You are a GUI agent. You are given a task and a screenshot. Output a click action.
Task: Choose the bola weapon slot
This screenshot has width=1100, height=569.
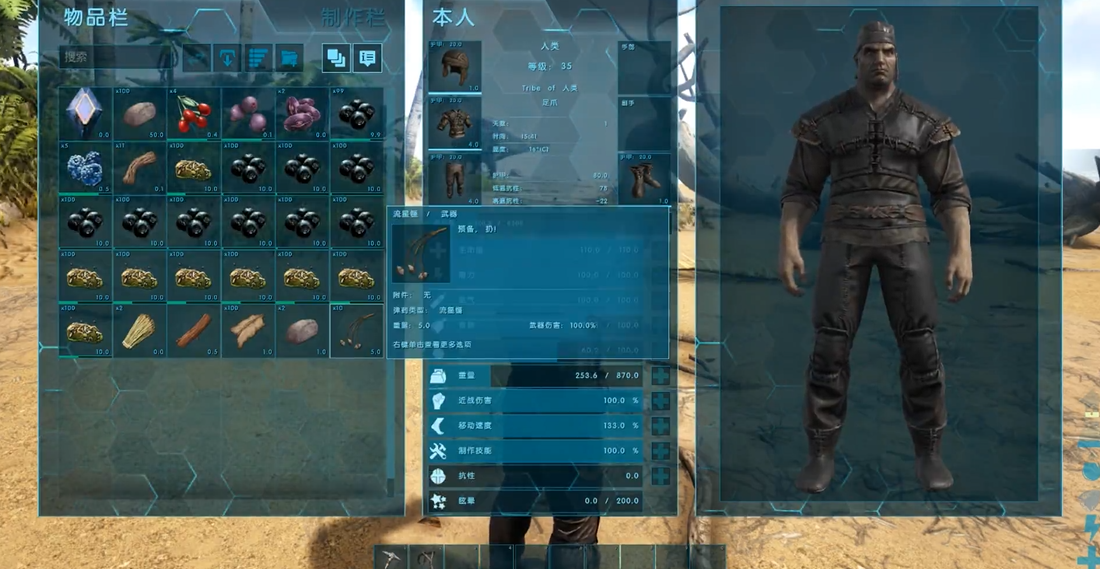pyautogui.click(x=357, y=330)
